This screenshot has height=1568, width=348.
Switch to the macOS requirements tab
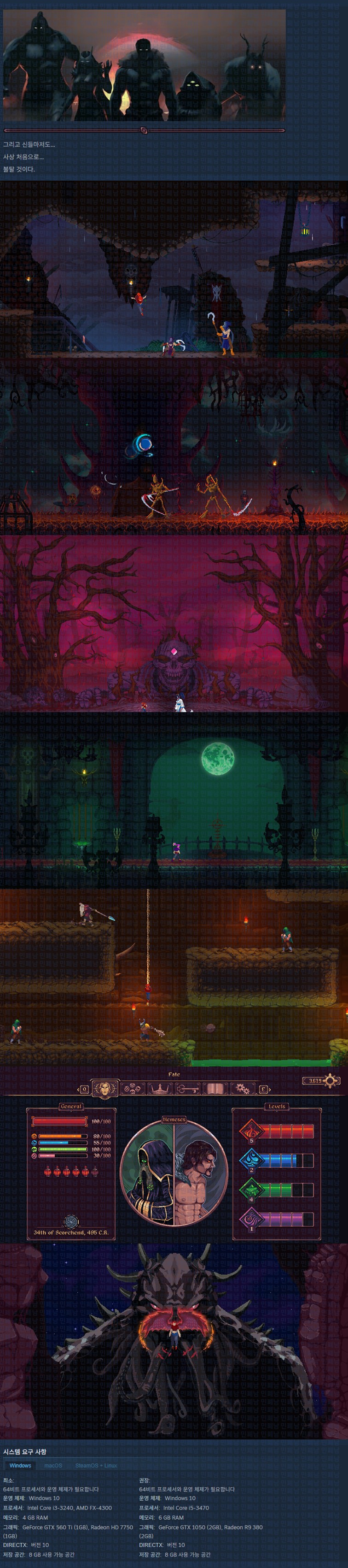click(53, 1466)
